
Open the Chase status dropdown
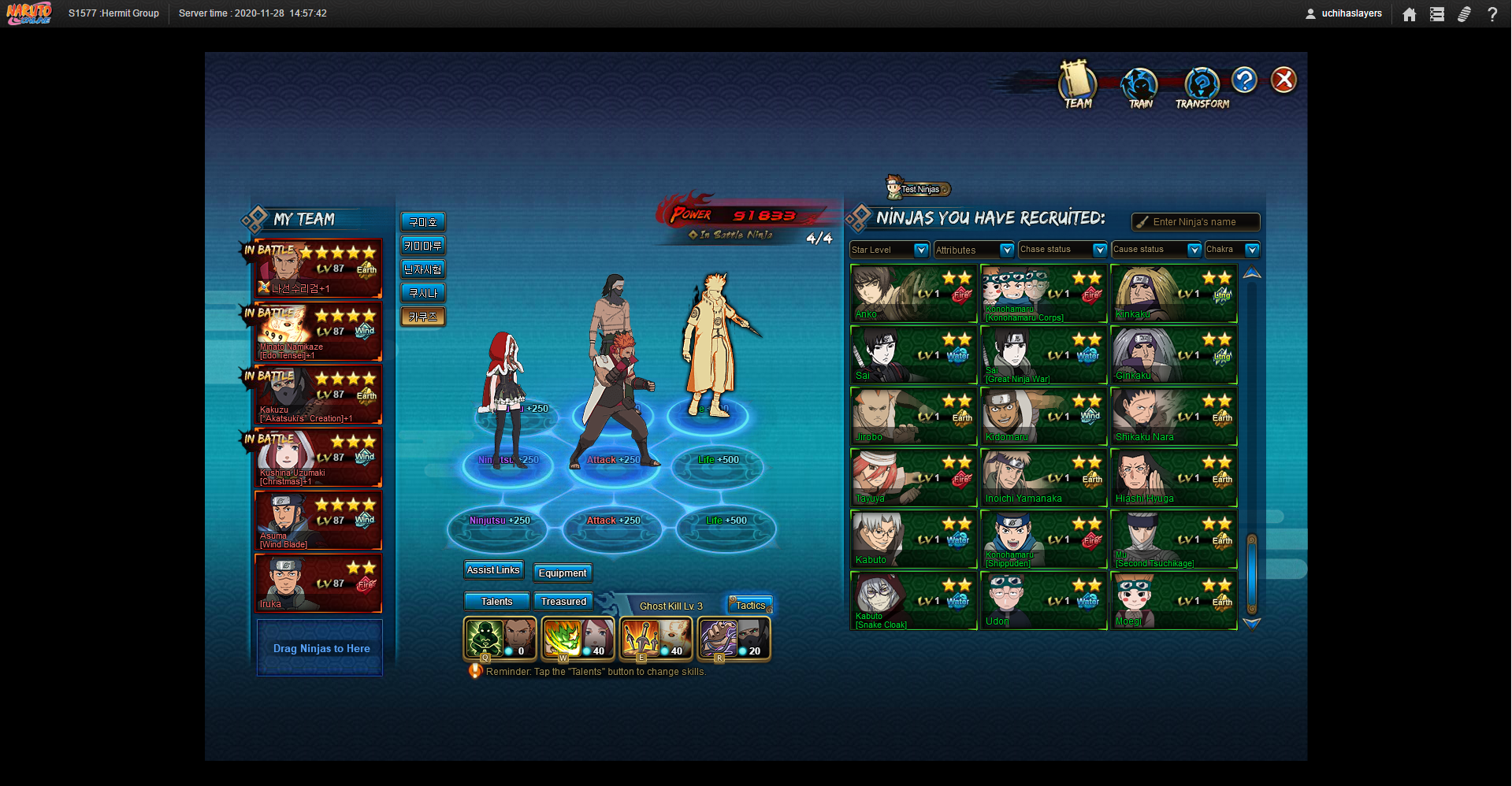1100,250
